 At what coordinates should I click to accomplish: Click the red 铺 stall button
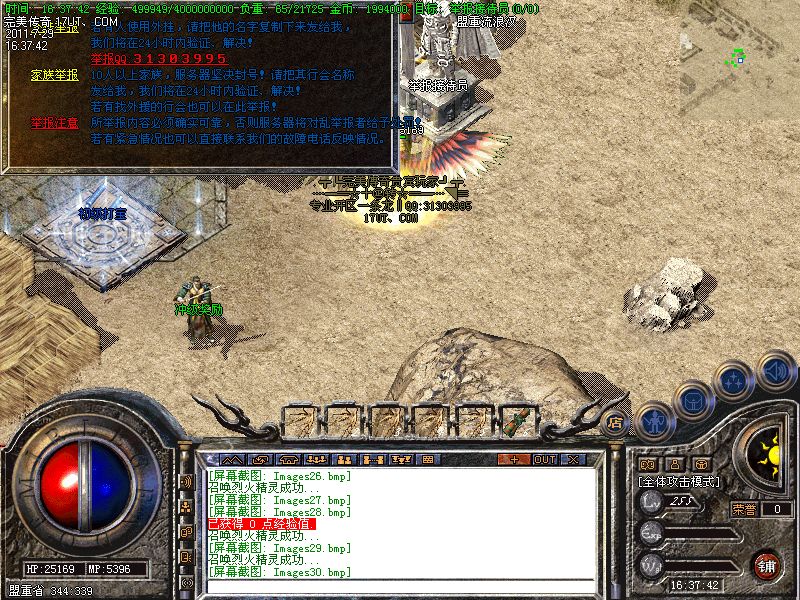(x=766, y=564)
